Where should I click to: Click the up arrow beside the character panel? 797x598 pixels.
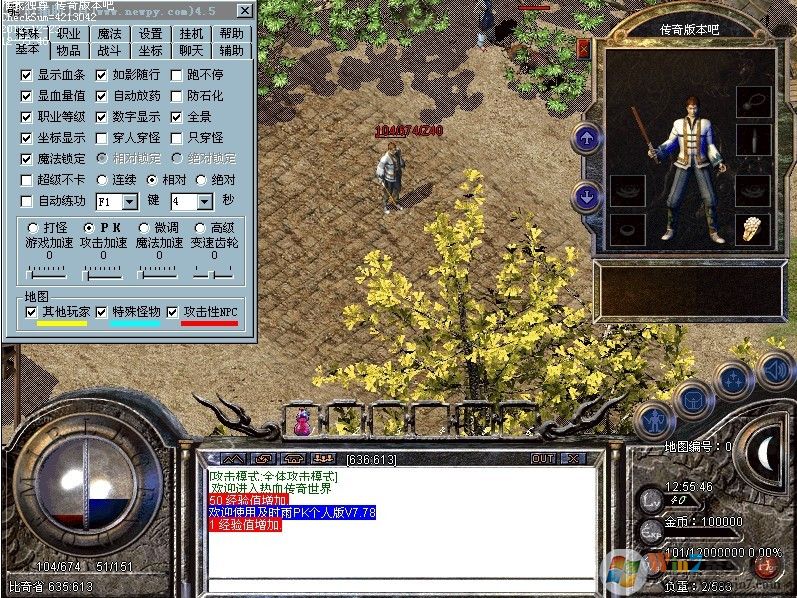click(587, 138)
